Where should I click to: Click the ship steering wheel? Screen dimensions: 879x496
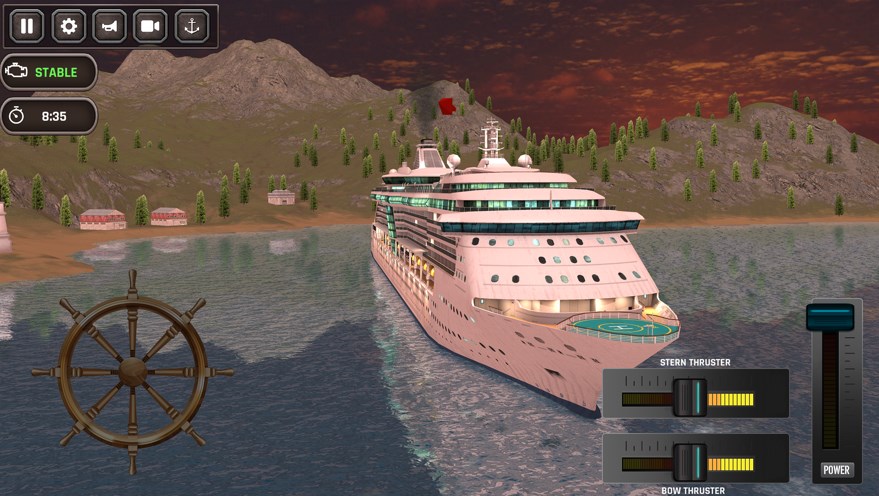point(132,371)
